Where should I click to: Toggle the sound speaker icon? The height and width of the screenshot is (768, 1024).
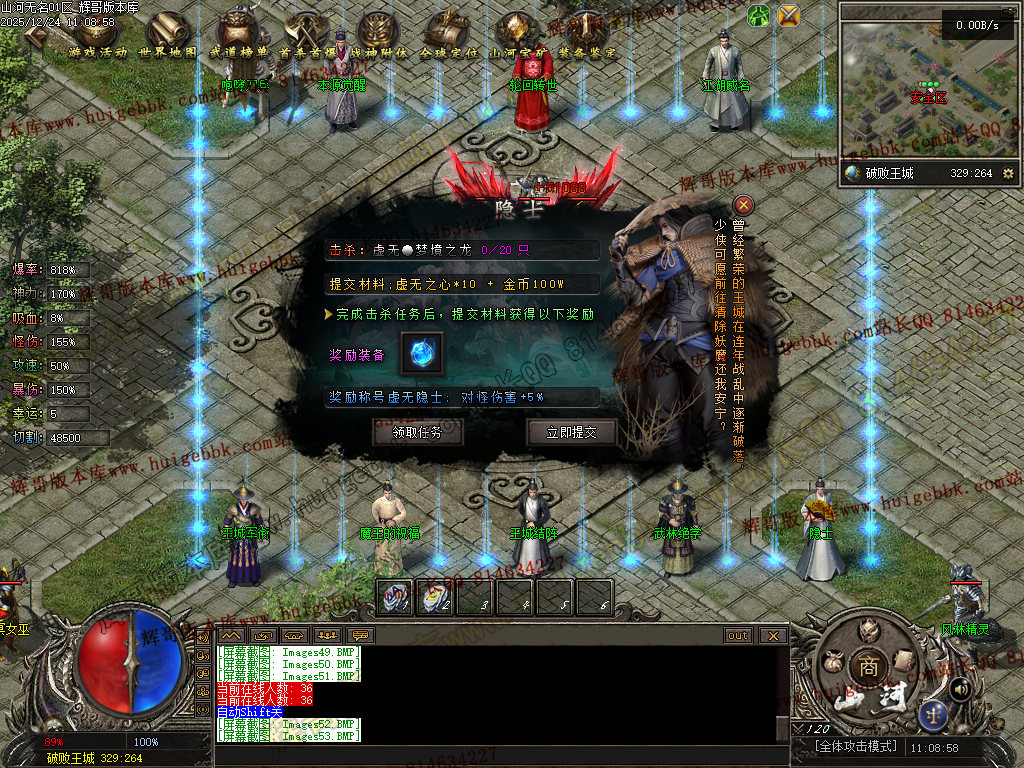pyautogui.click(x=961, y=688)
